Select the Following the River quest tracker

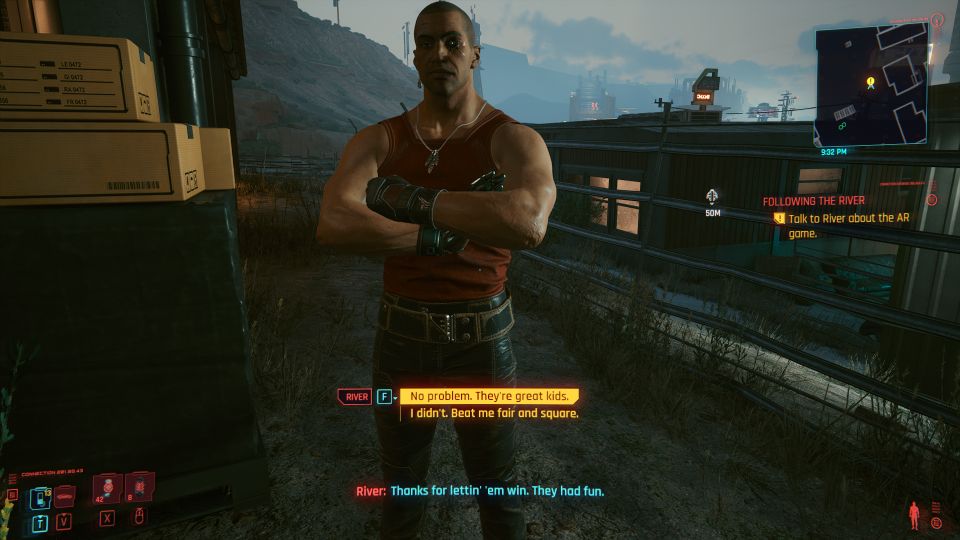click(x=813, y=201)
